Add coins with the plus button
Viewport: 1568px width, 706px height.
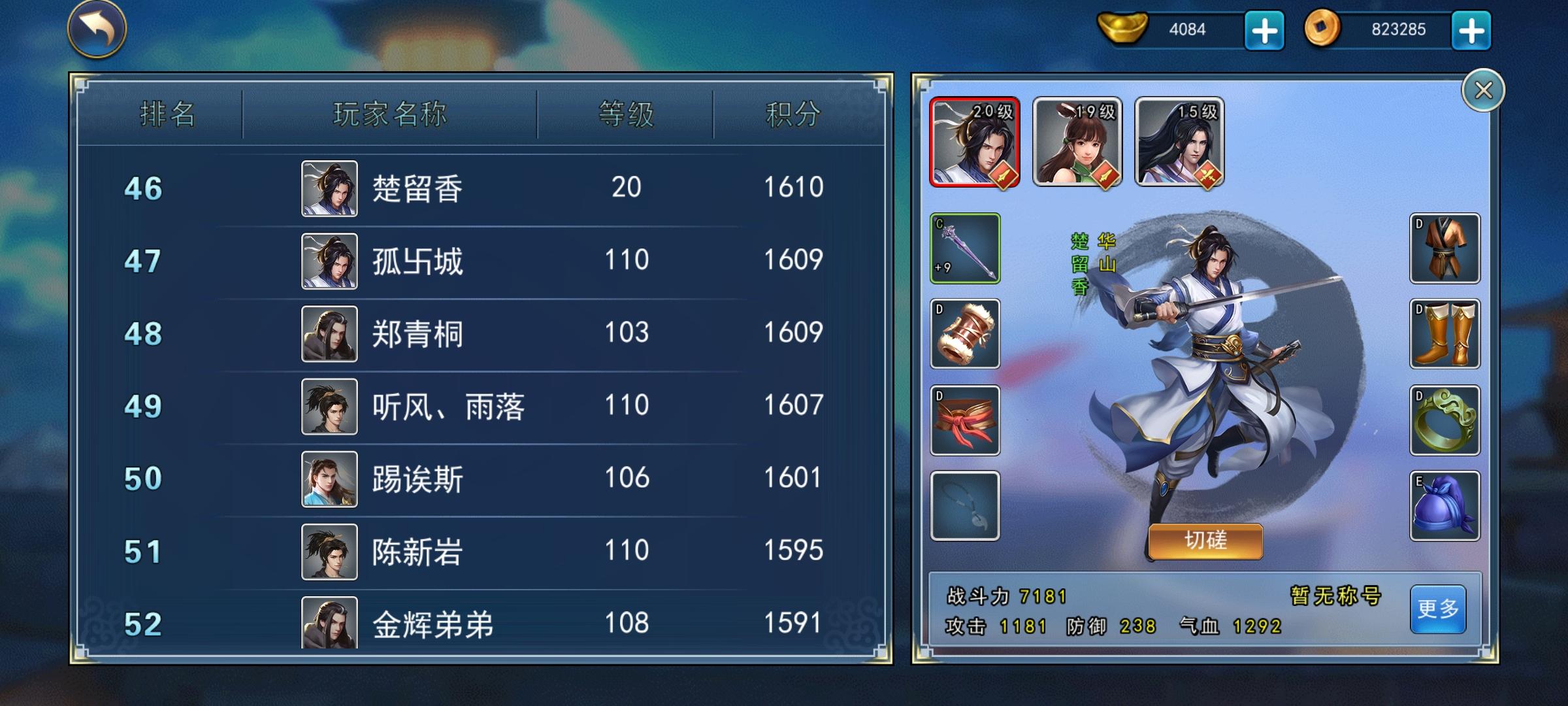[1473, 29]
